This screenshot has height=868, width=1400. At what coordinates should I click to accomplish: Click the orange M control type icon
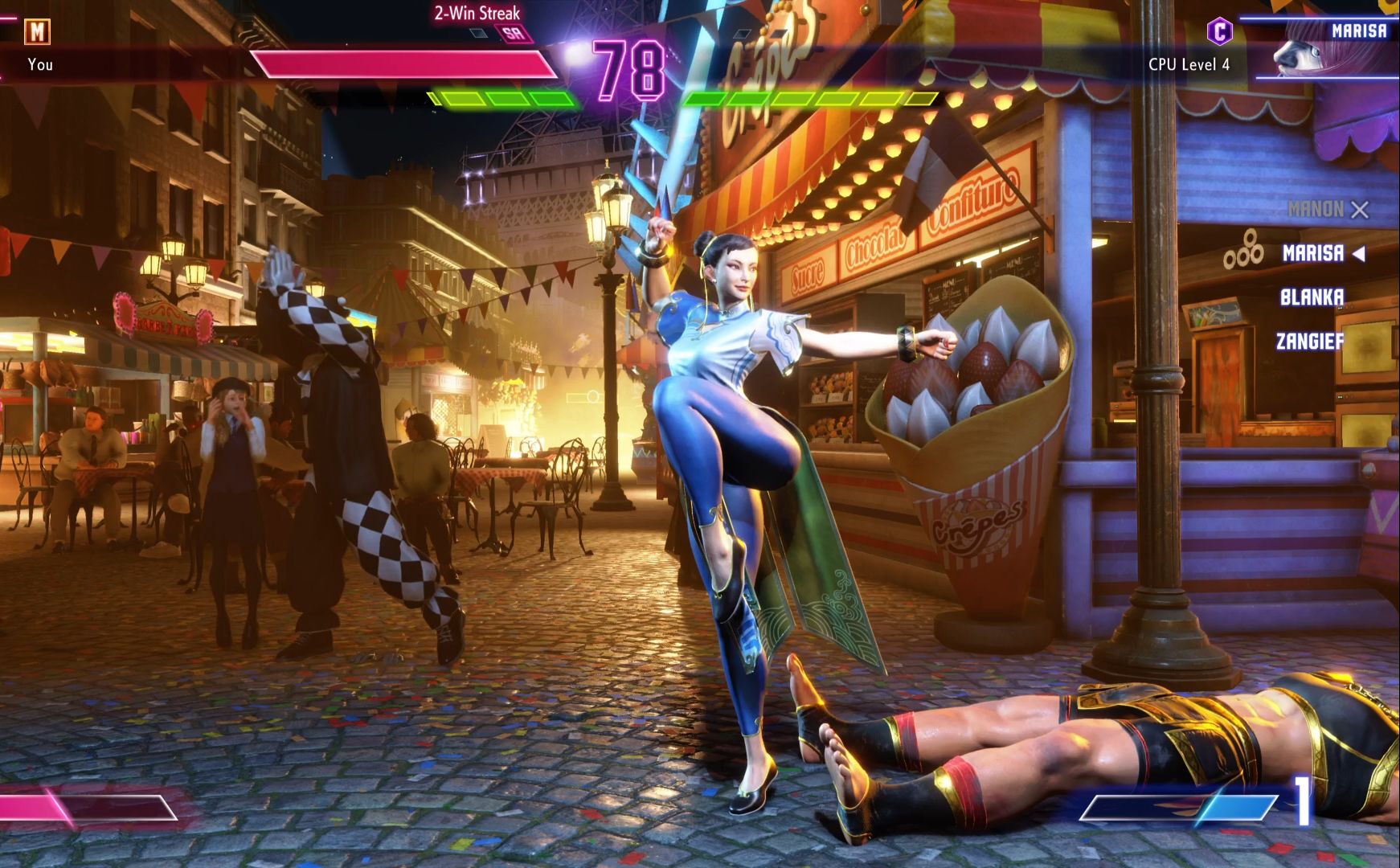(x=37, y=31)
